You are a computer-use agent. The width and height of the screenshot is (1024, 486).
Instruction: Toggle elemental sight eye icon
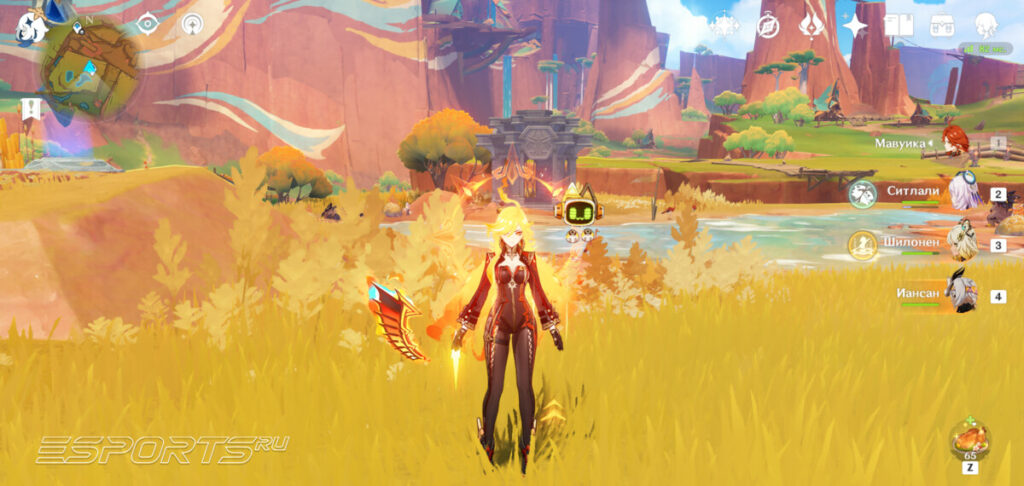[147, 24]
